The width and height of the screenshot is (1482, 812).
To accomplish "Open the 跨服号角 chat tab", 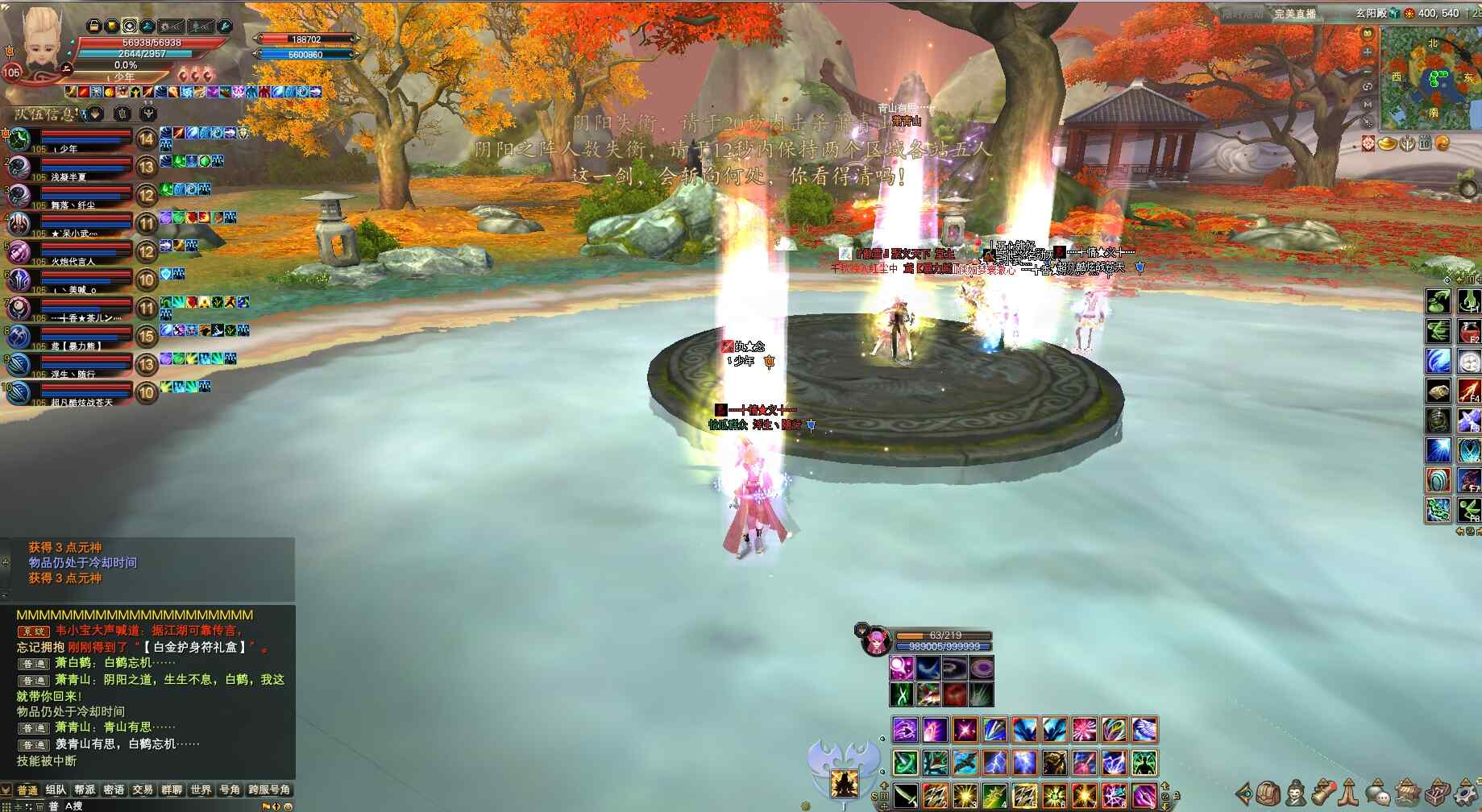I will pos(269,789).
